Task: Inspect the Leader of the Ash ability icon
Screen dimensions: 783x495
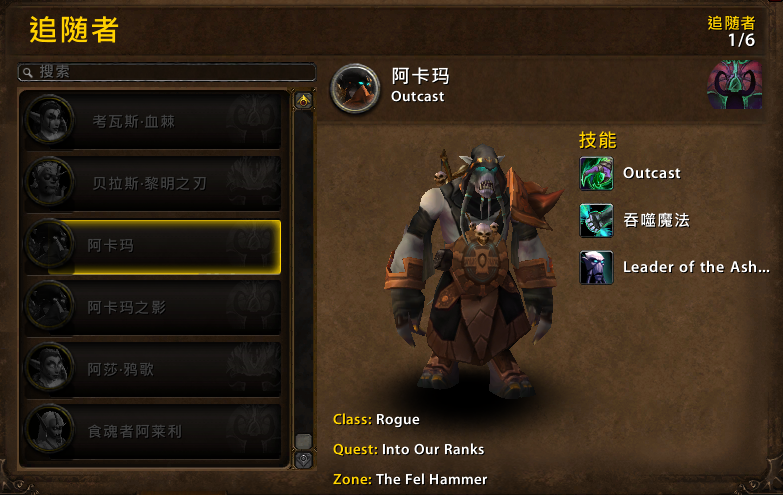Action: (x=597, y=267)
